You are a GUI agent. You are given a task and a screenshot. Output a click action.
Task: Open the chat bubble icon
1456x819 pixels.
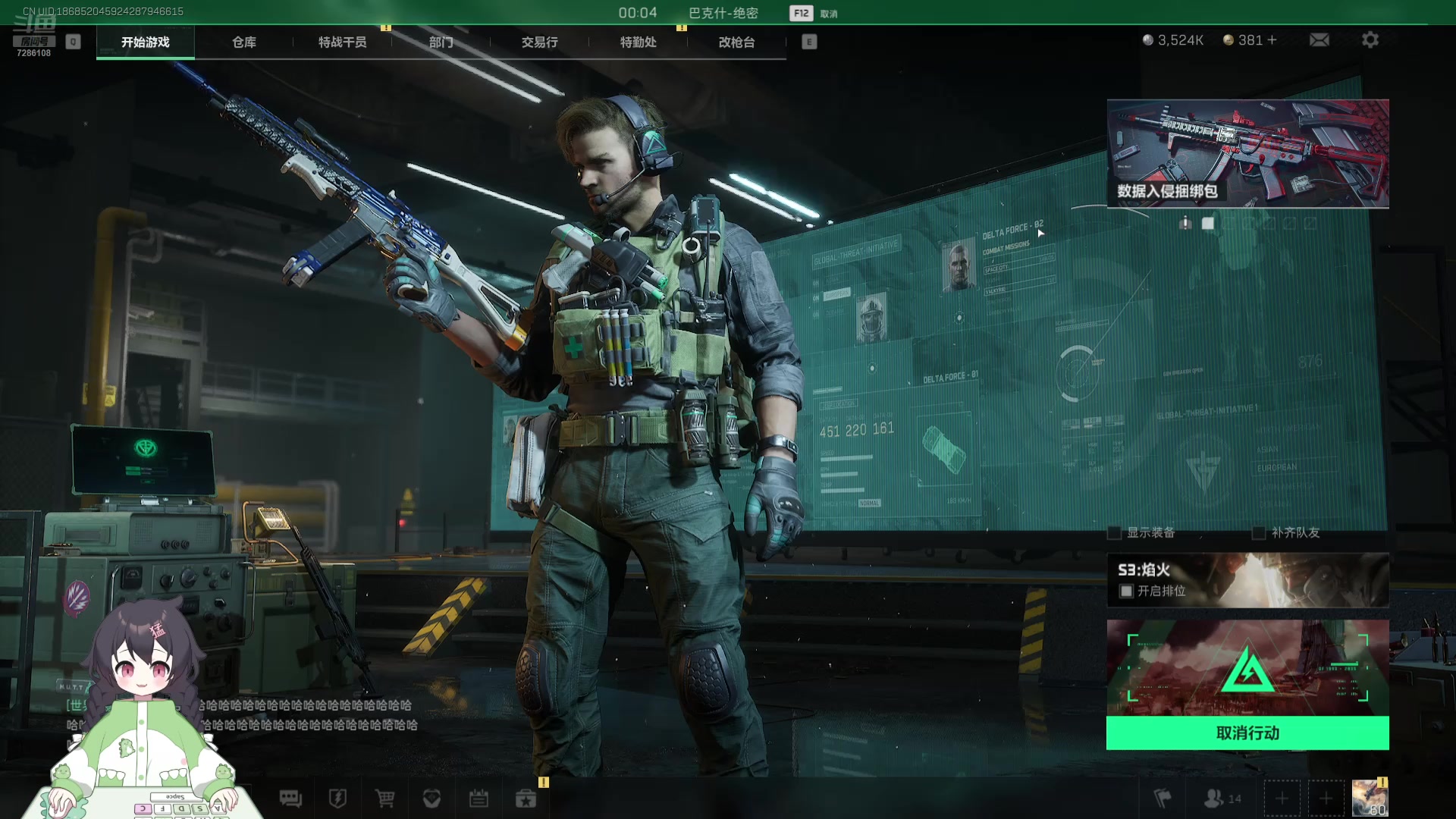coord(290,799)
